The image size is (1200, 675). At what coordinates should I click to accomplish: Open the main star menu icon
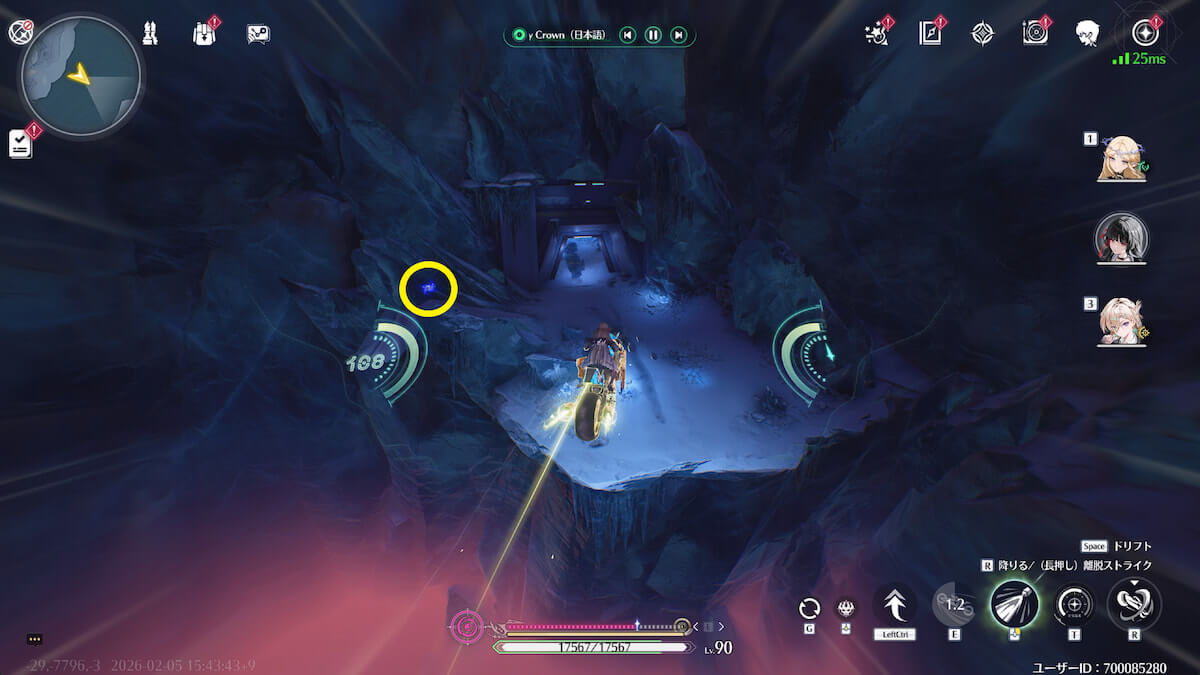(x=1143, y=31)
